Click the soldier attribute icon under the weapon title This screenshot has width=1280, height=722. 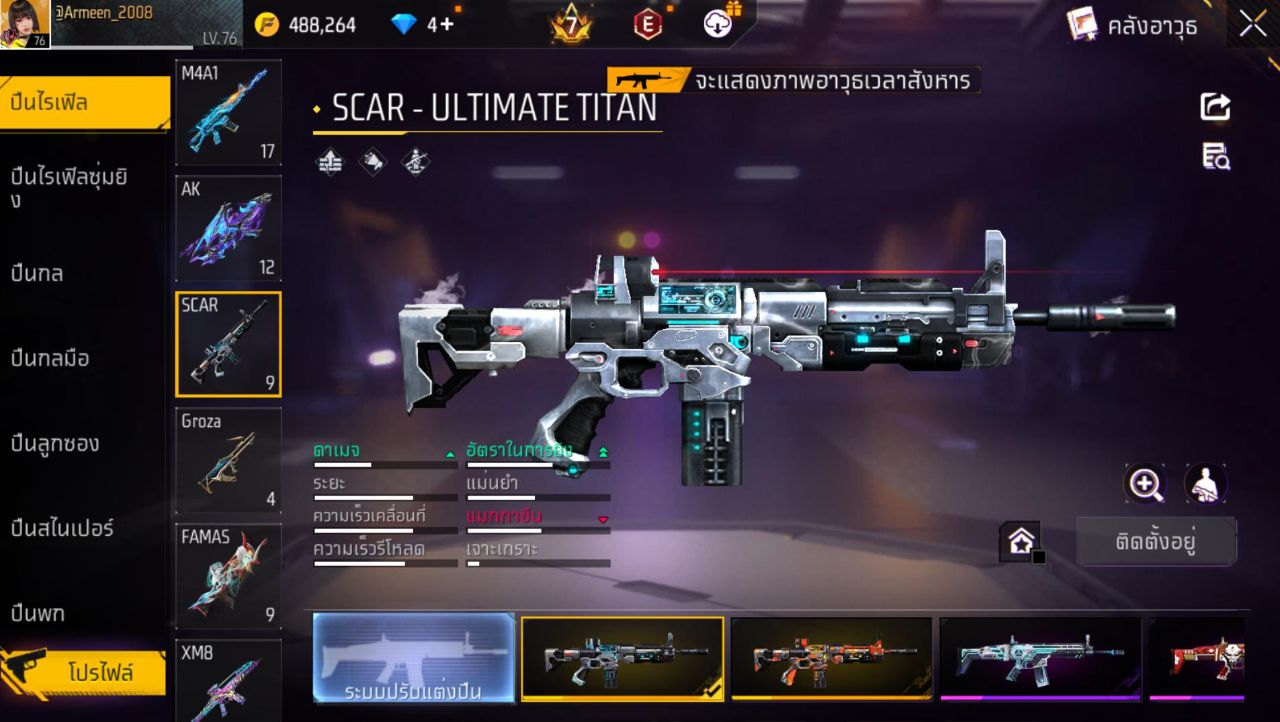413,160
